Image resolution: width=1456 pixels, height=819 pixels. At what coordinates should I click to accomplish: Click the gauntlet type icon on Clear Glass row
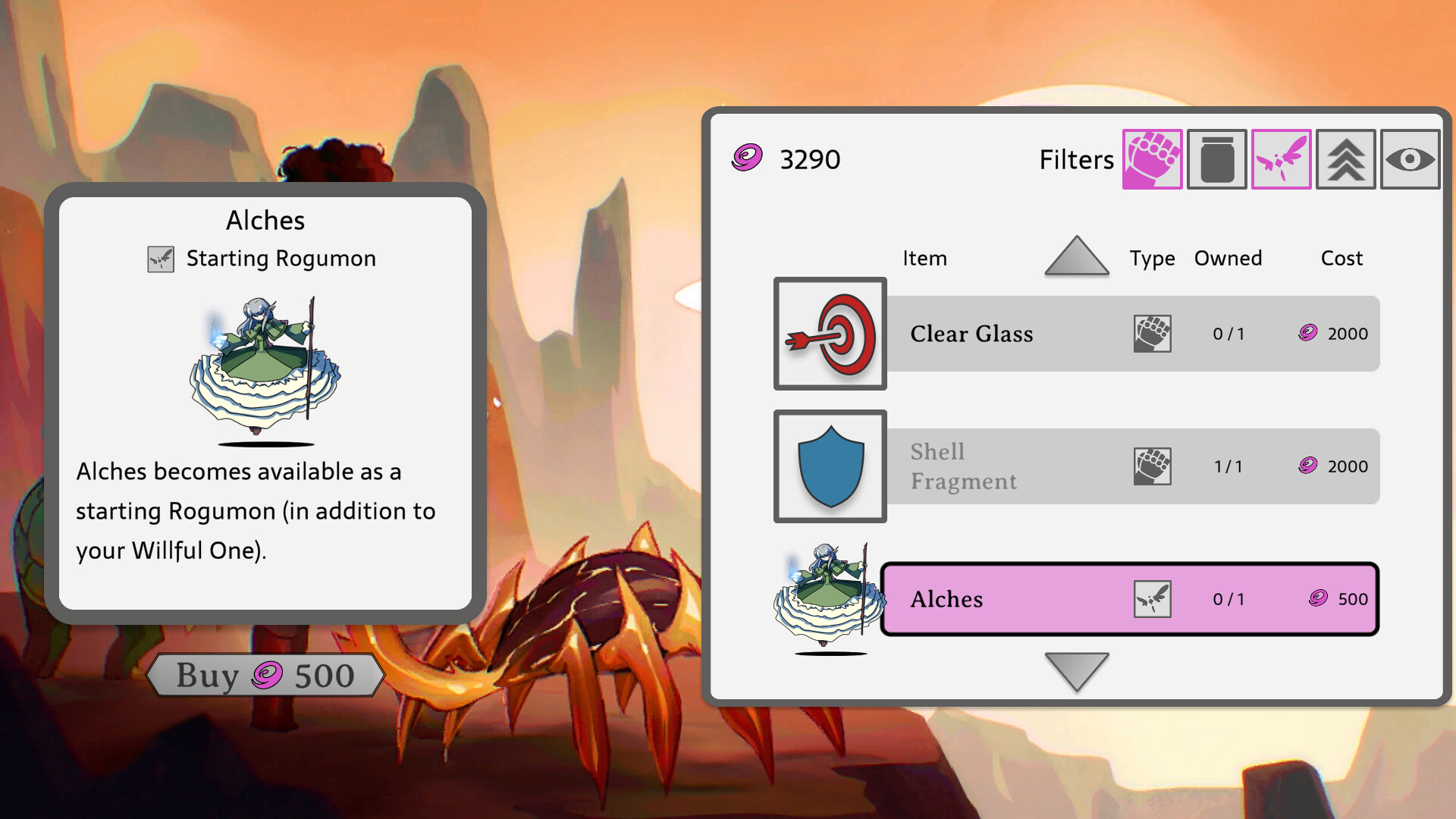[1152, 333]
